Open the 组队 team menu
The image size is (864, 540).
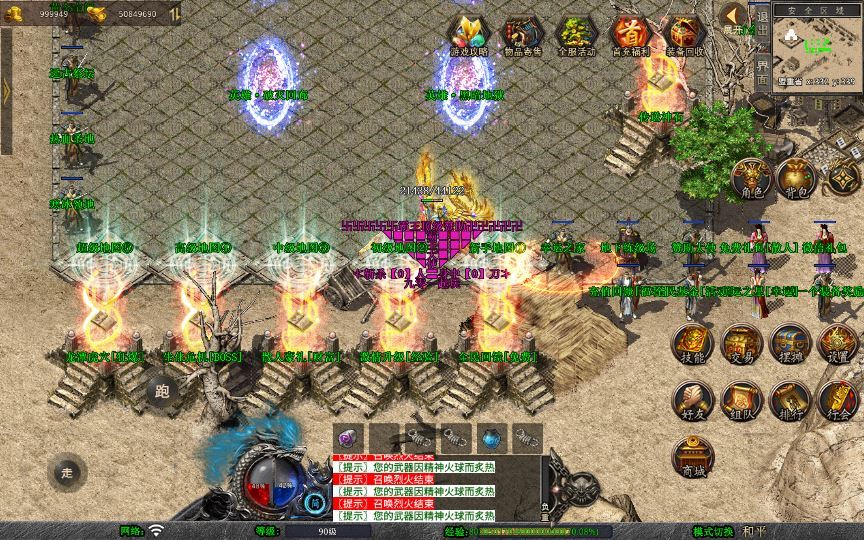point(741,399)
